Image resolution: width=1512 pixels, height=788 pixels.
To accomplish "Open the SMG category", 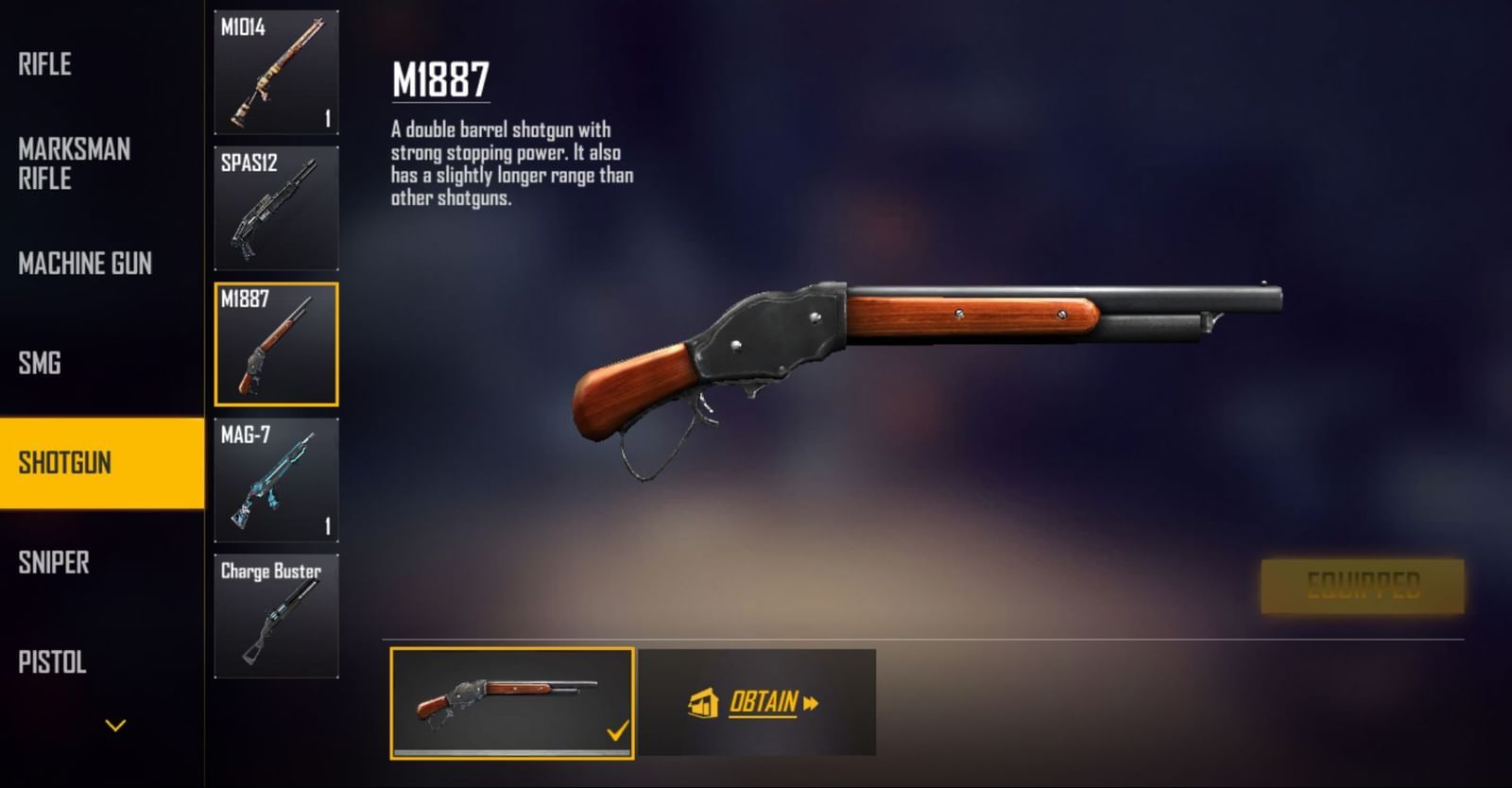I will [x=39, y=362].
